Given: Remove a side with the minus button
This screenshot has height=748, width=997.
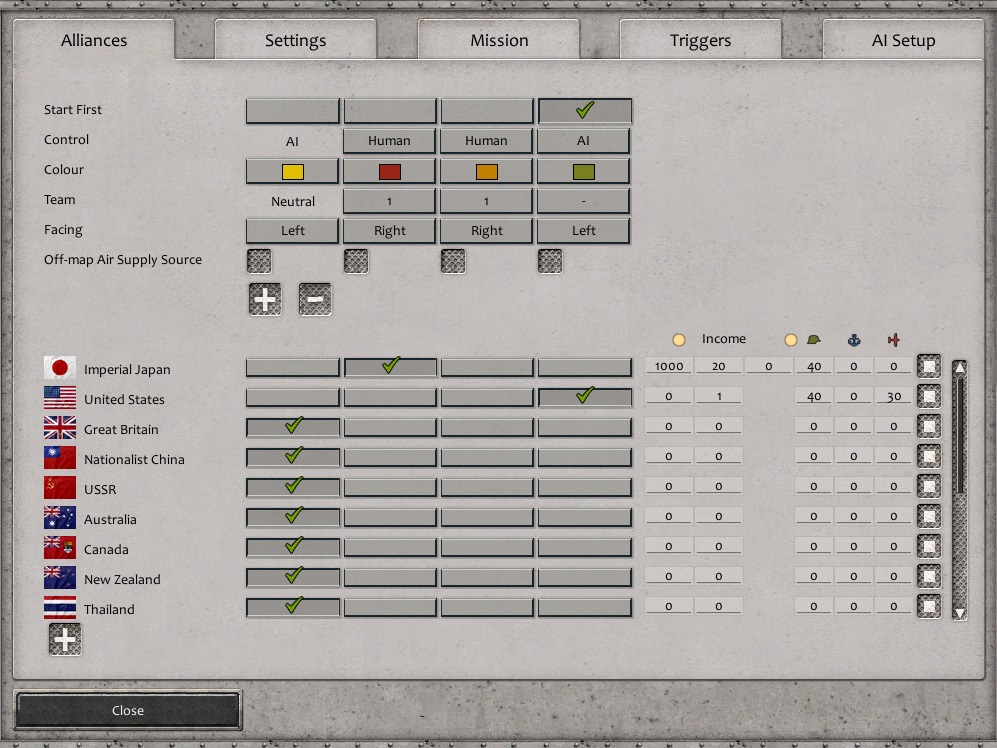Looking at the screenshot, I should click(x=315, y=299).
